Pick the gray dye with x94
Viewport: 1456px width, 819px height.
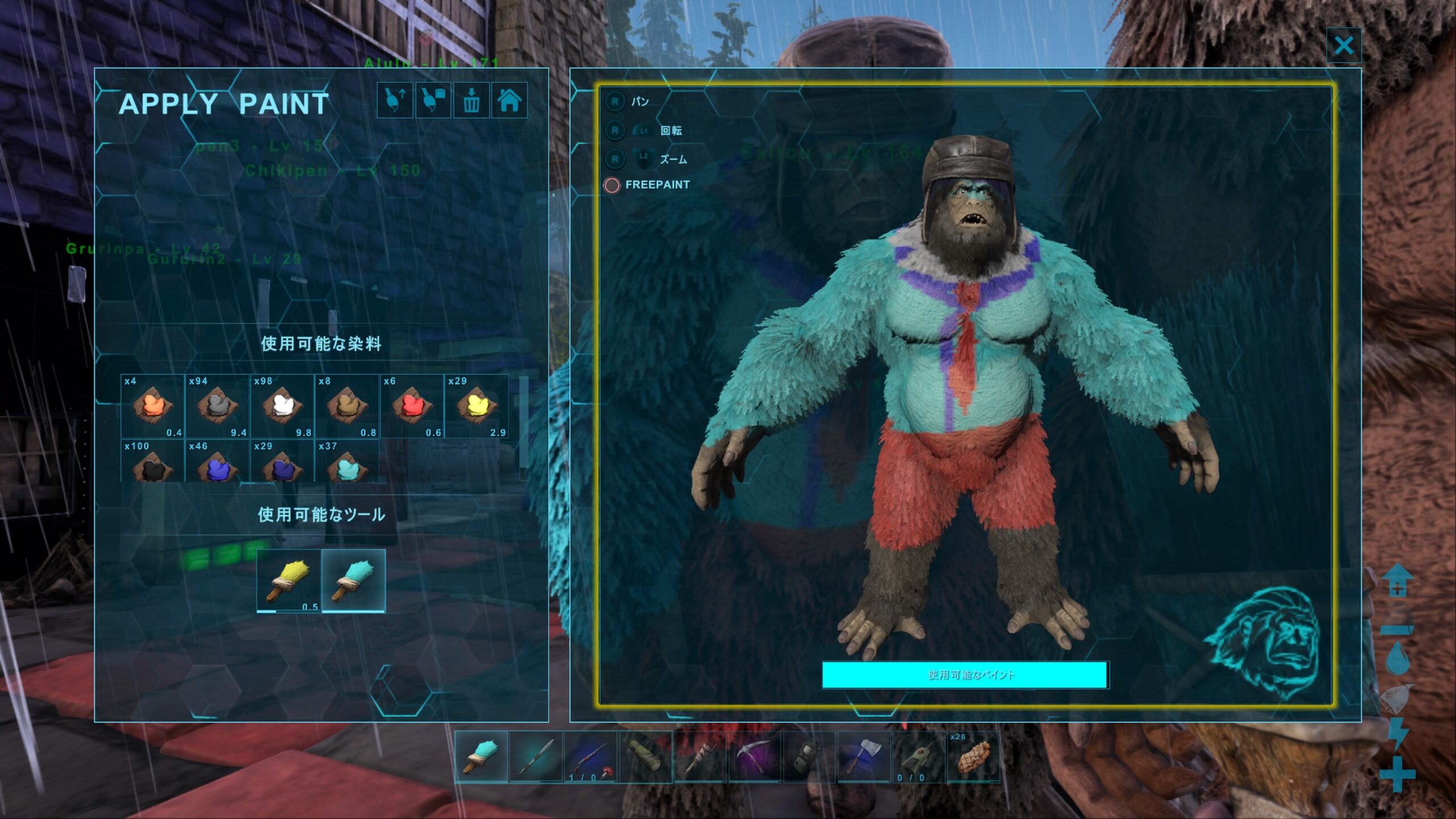tap(217, 406)
